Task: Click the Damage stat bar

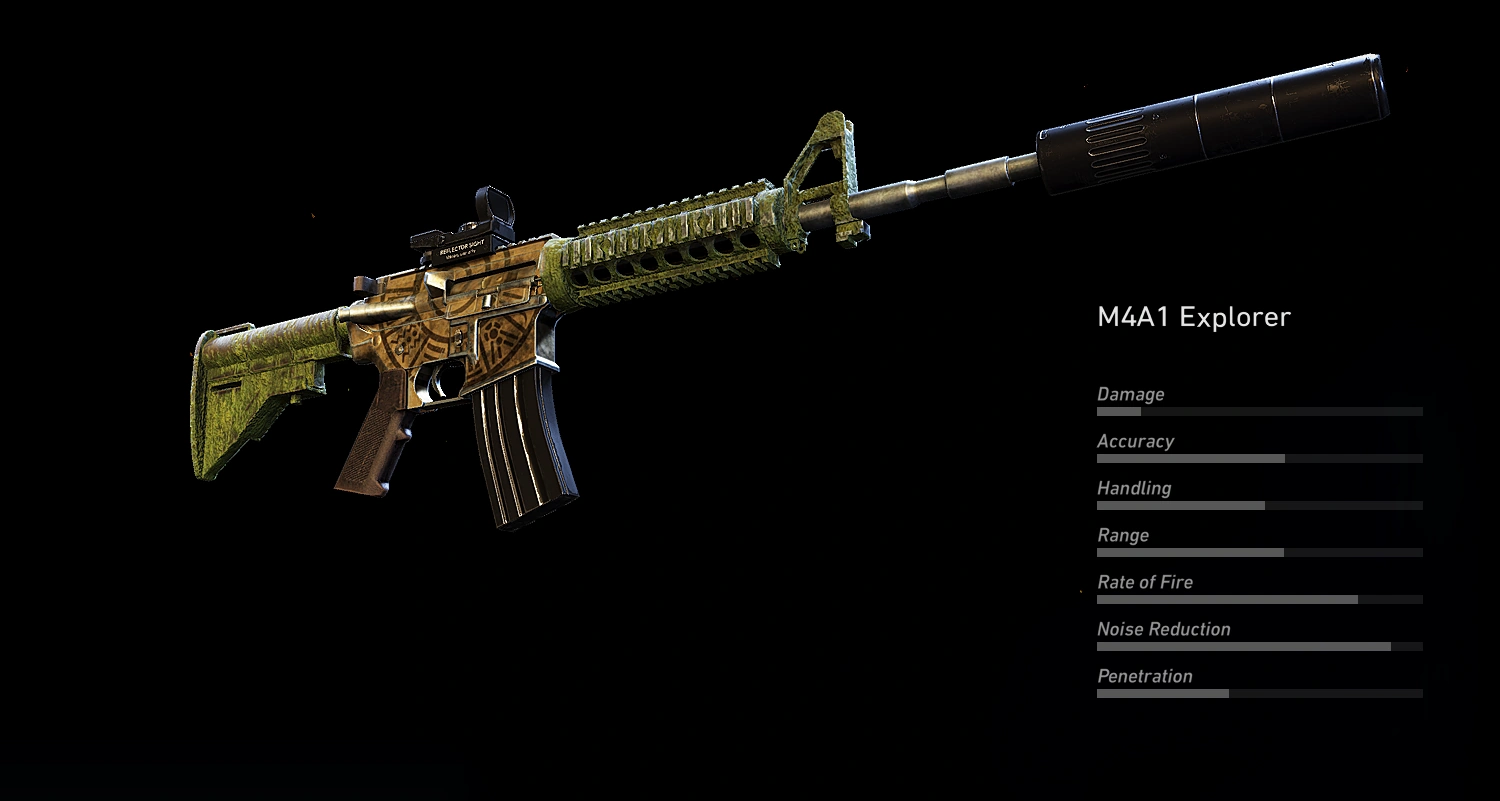Action: 1260,411
